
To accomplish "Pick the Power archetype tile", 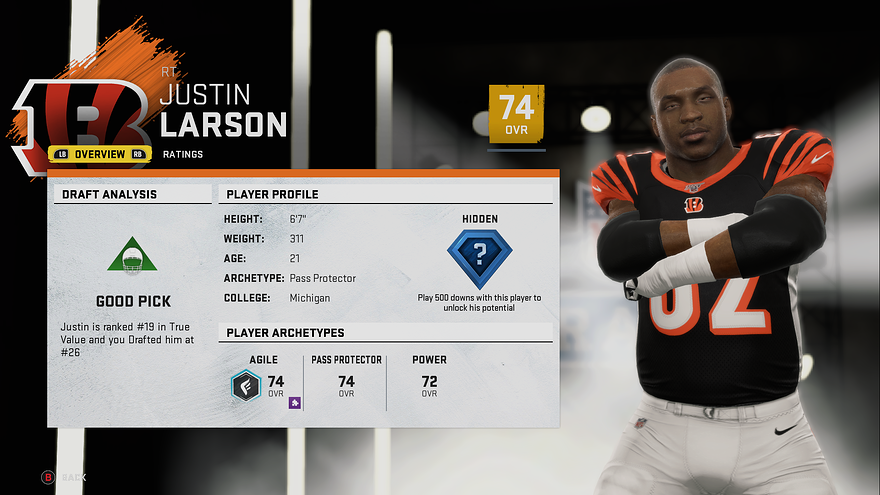I will [x=429, y=381].
